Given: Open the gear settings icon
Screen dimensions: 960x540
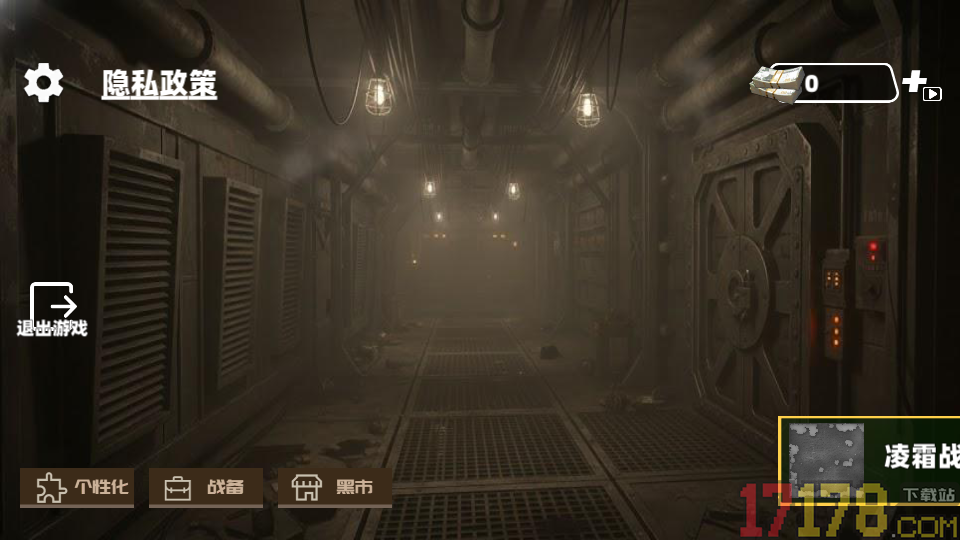Looking at the screenshot, I should pos(44,83).
